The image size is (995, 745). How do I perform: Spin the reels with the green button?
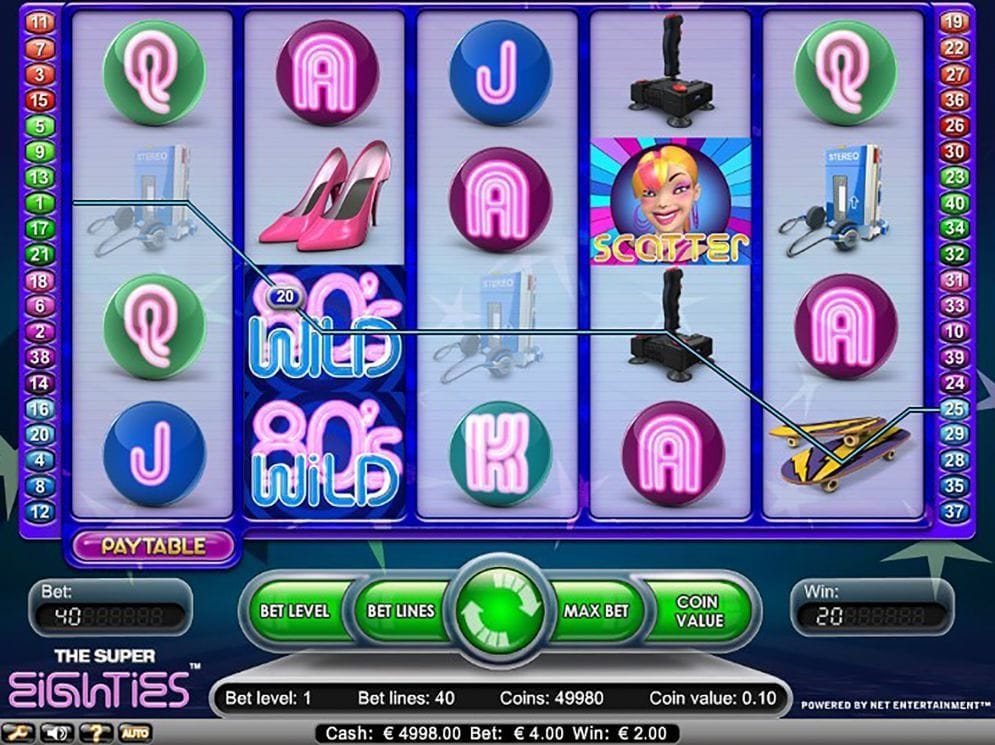tap(499, 610)
